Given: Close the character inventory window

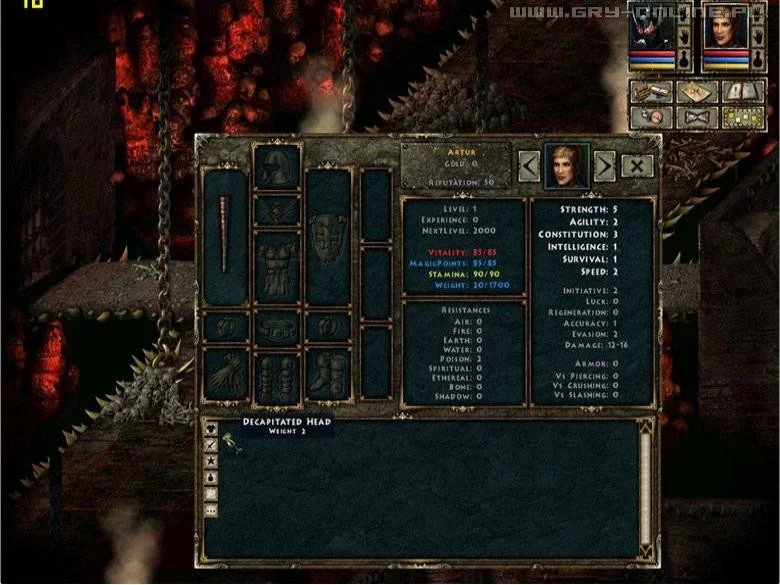Looking at the screenshot, I should click(x=637, y=166).
